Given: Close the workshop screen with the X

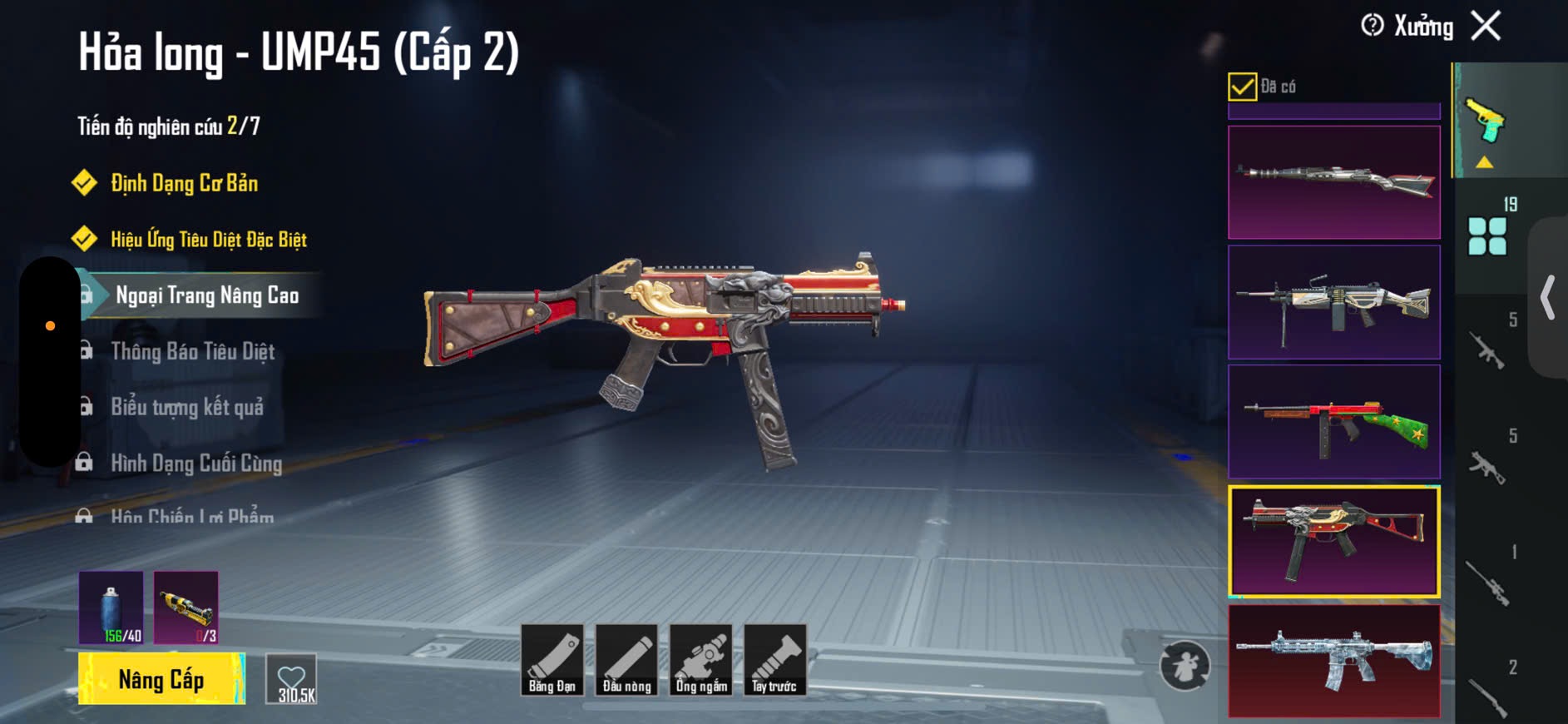Looking at the screenshot, I should (x=1486, y=26).
